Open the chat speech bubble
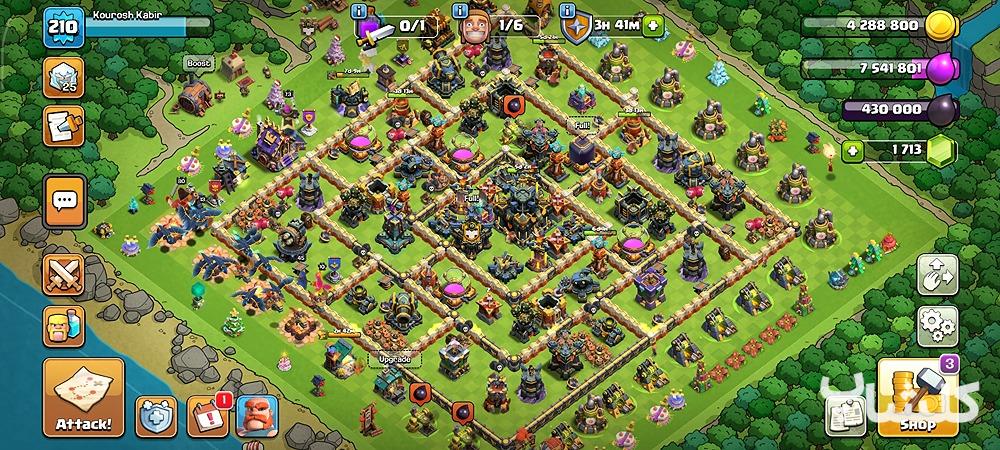This screenshot has width=1000, height=450. [x=64, y=200]
